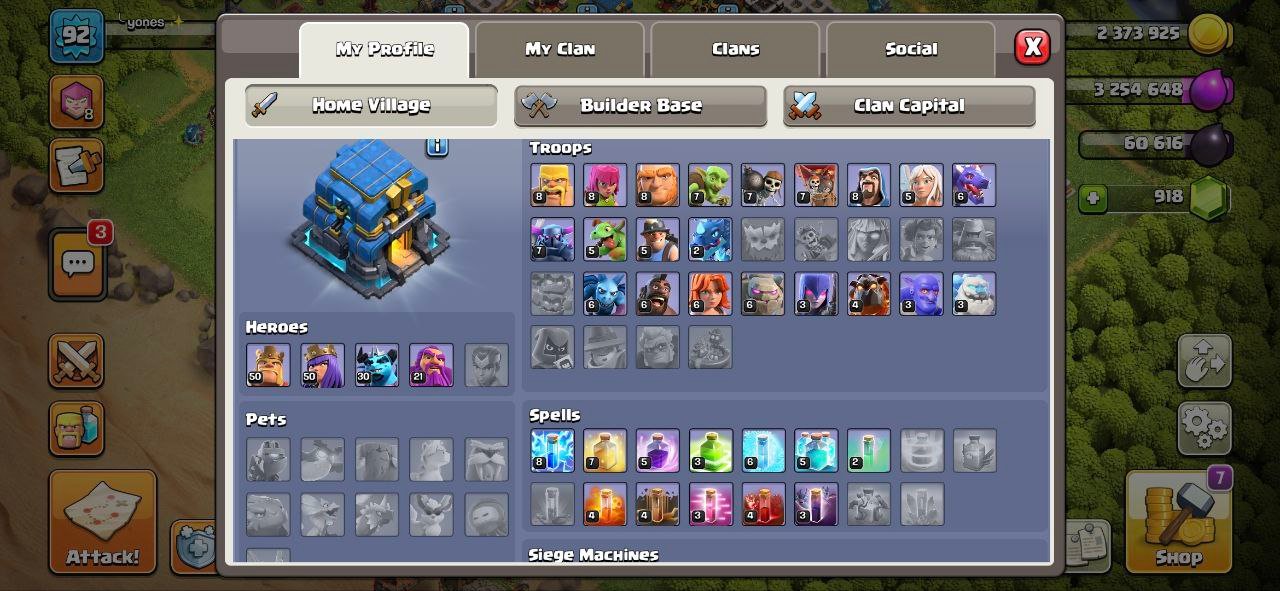Image resolution: width=1280 pixels, height=591 pixels.
Task: Tap the Attack! button
Action: point(103,522)
